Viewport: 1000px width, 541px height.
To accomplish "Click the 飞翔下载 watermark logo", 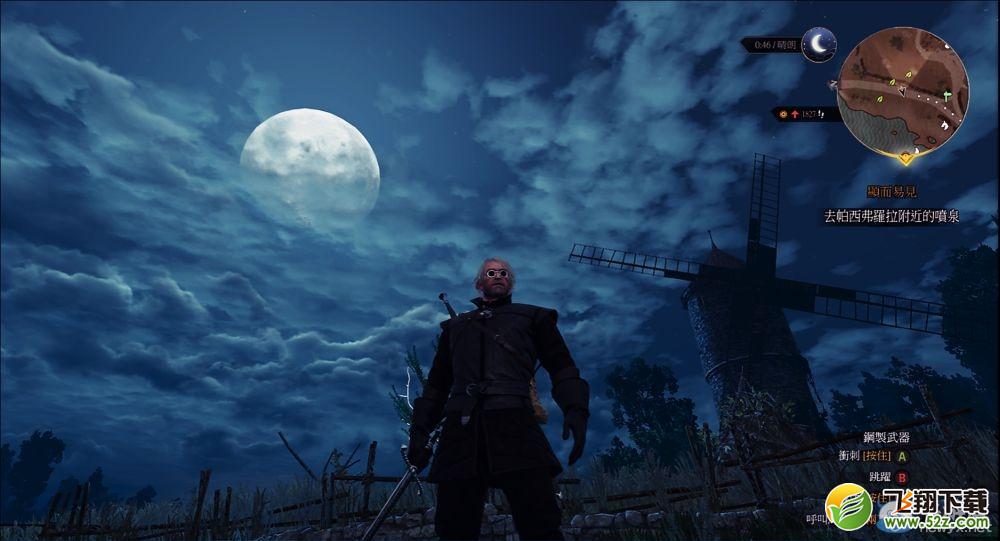I will [906, 506].
